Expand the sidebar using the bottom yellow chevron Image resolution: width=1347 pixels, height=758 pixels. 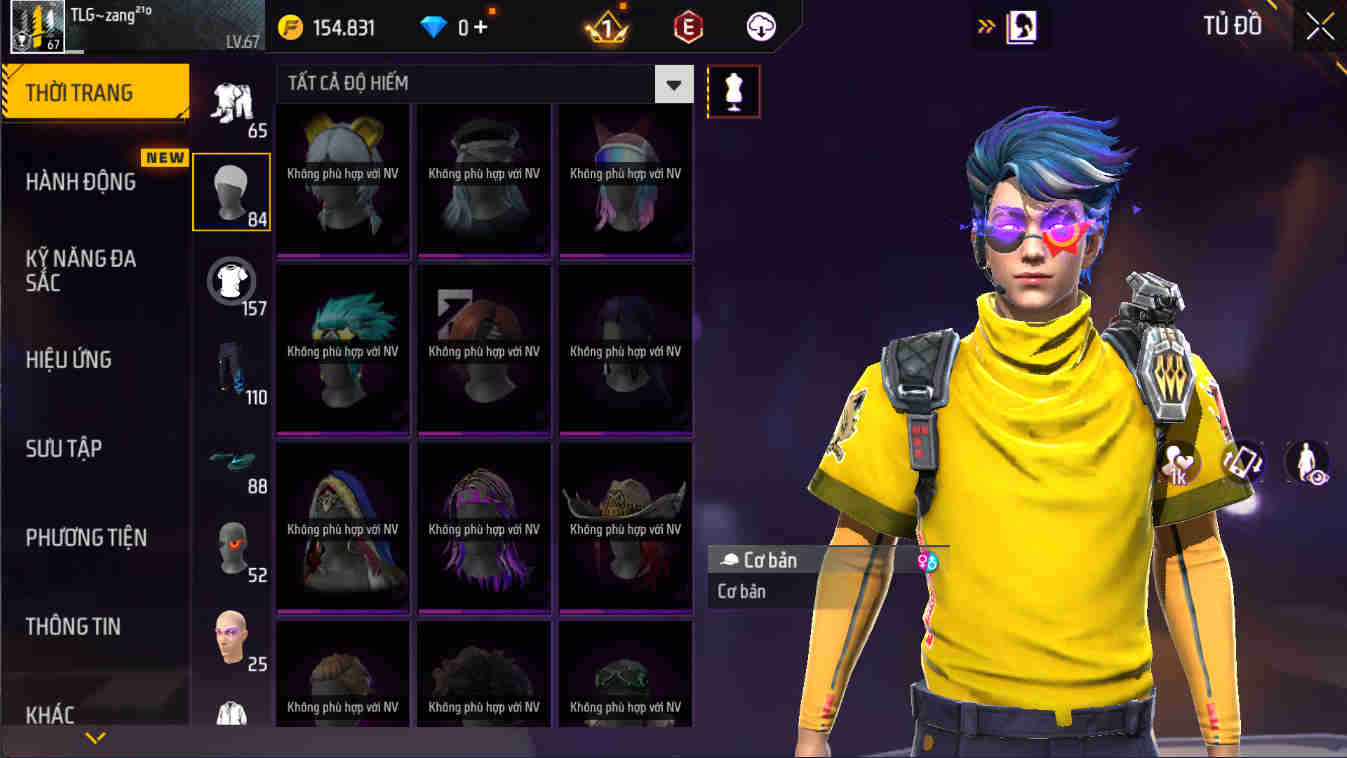click(95, 740)
